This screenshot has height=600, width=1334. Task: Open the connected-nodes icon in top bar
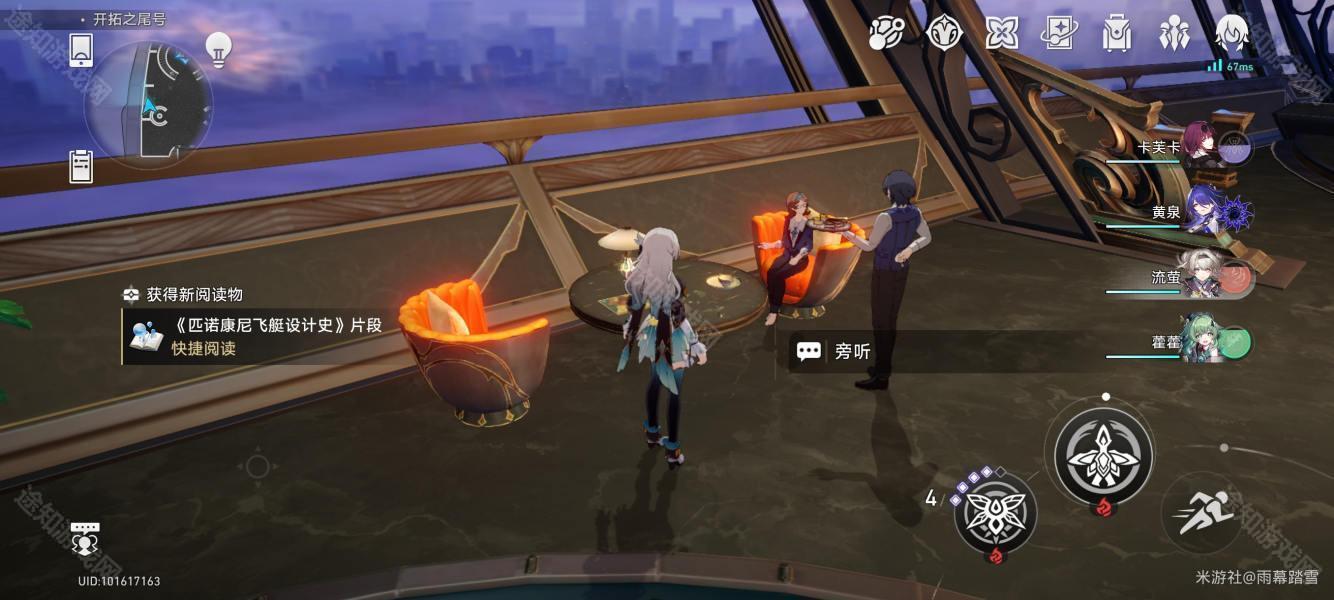tap(886, 33)
